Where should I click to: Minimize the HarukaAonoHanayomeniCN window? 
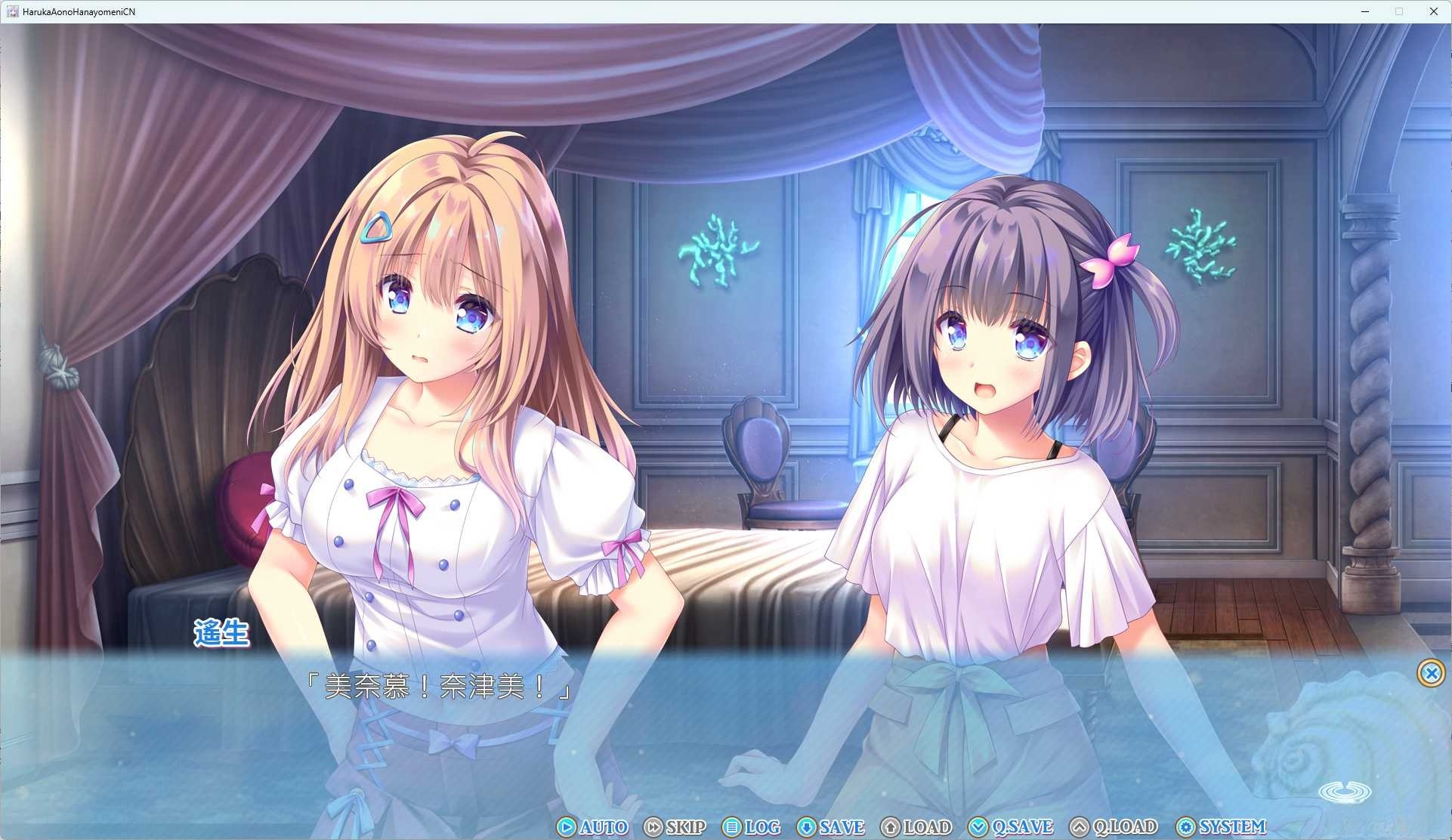pyautogui.click(x=1364, y=11)
